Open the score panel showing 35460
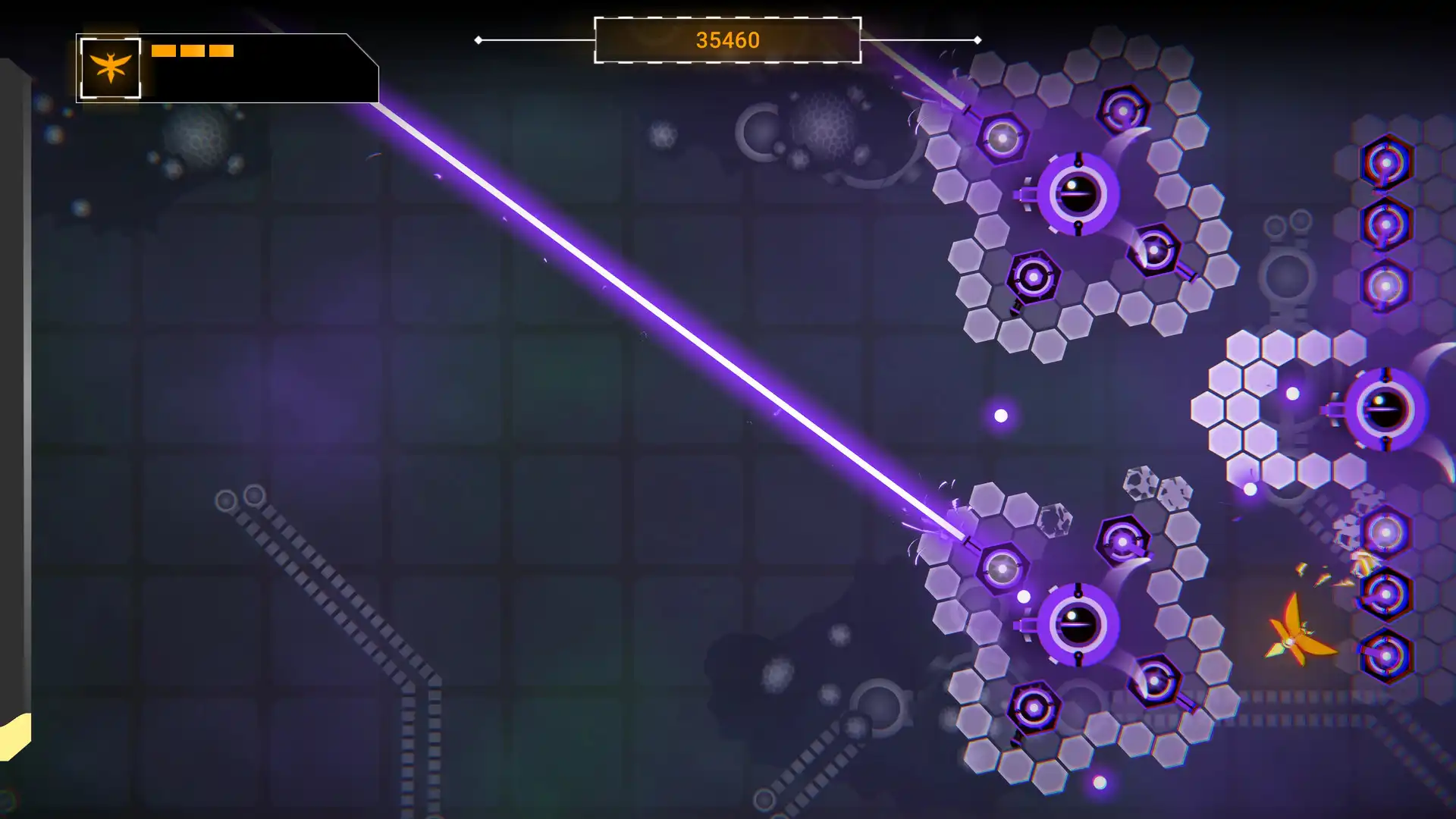The image size is (1456, 819). click(x=728, y=41)
